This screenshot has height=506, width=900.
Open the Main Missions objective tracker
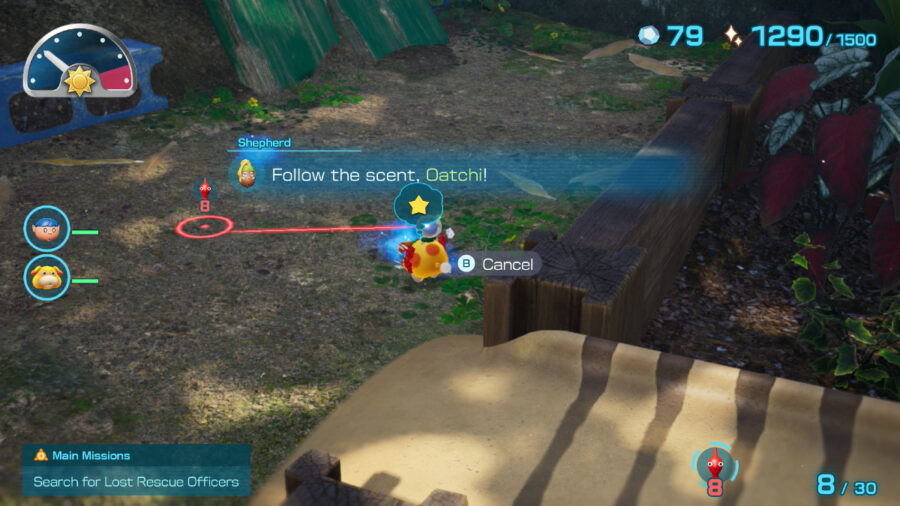136,470
